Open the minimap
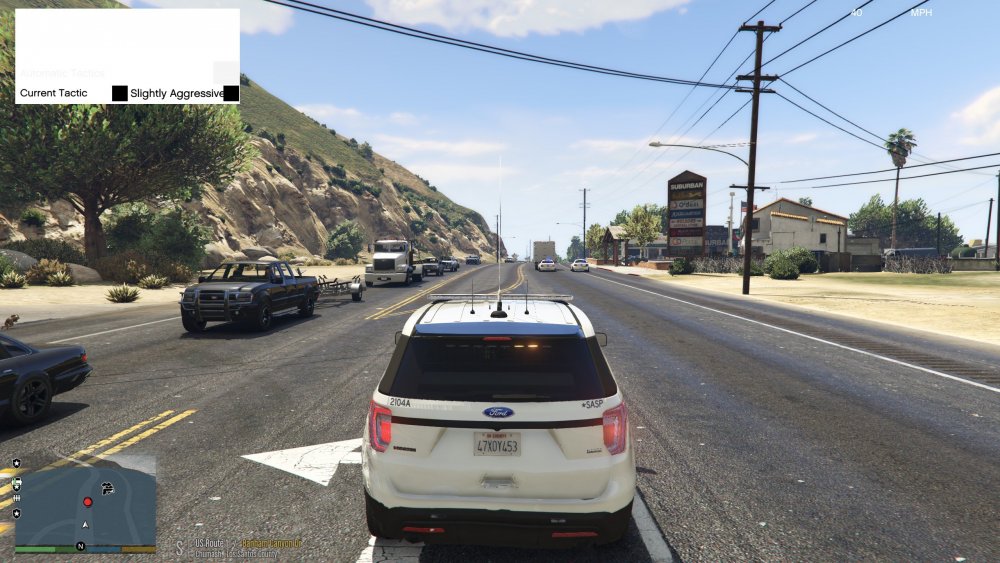Image resolution: width=1000 pixels, height=563 pixels. coord(85,504)
